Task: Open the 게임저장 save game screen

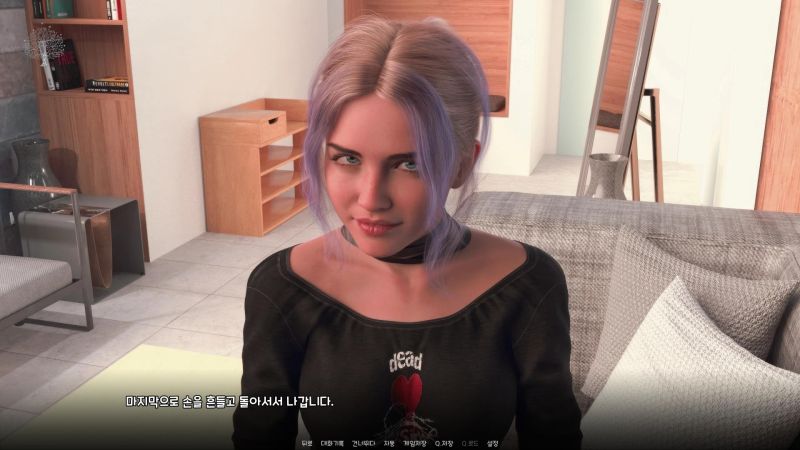Action: (414, 442)
